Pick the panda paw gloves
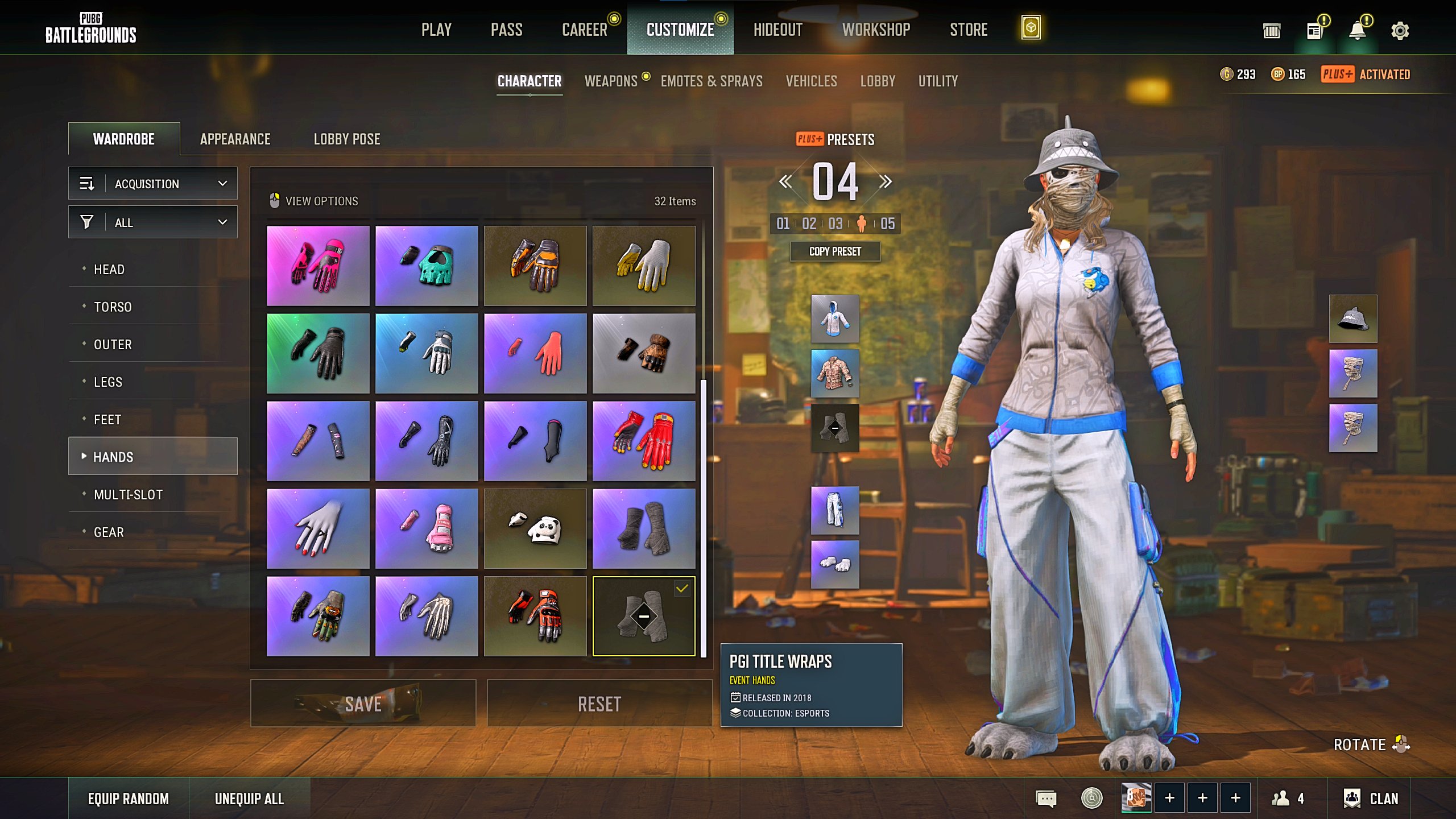 coord(535,529)
